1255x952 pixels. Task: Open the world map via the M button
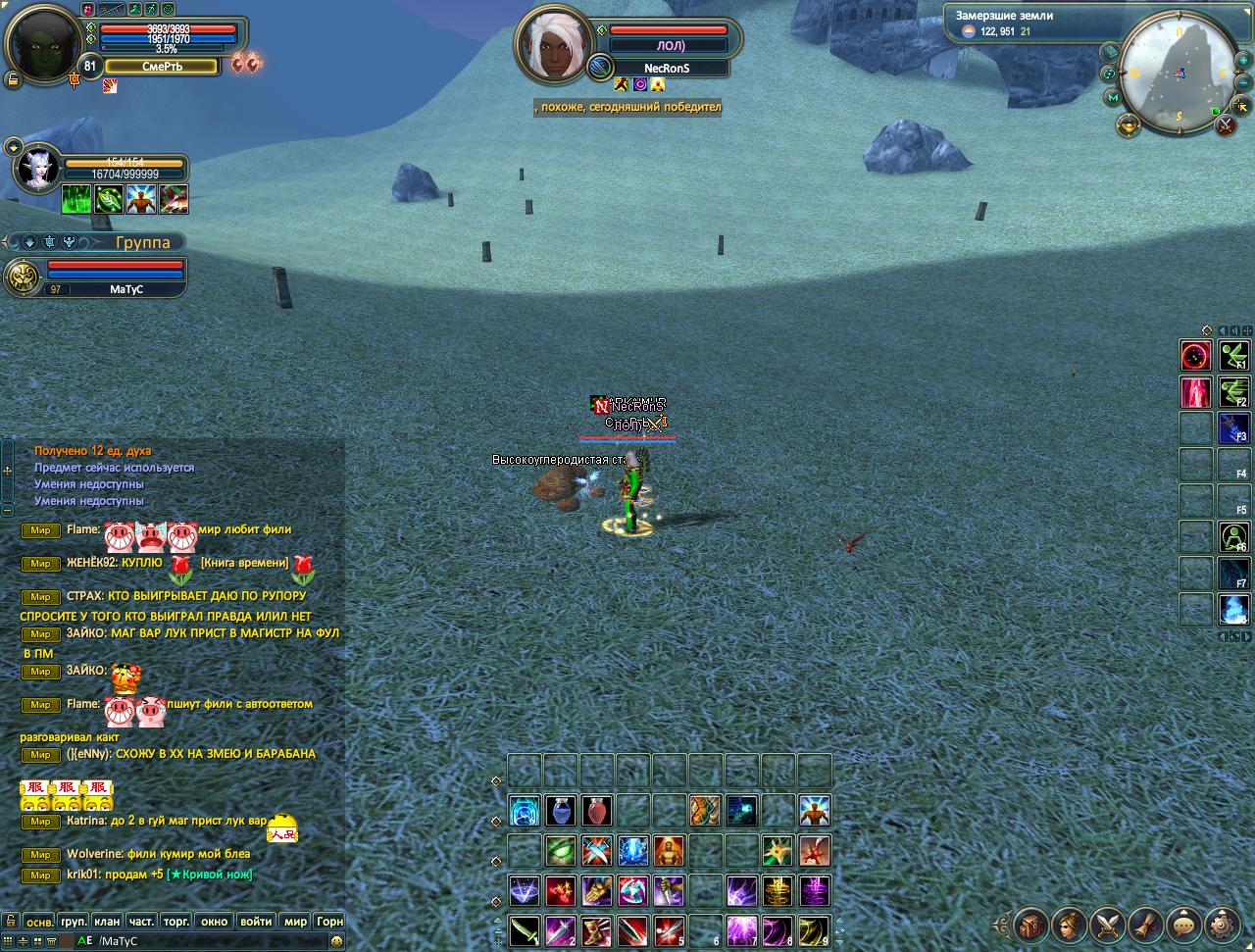click(x=1113, y=97)
